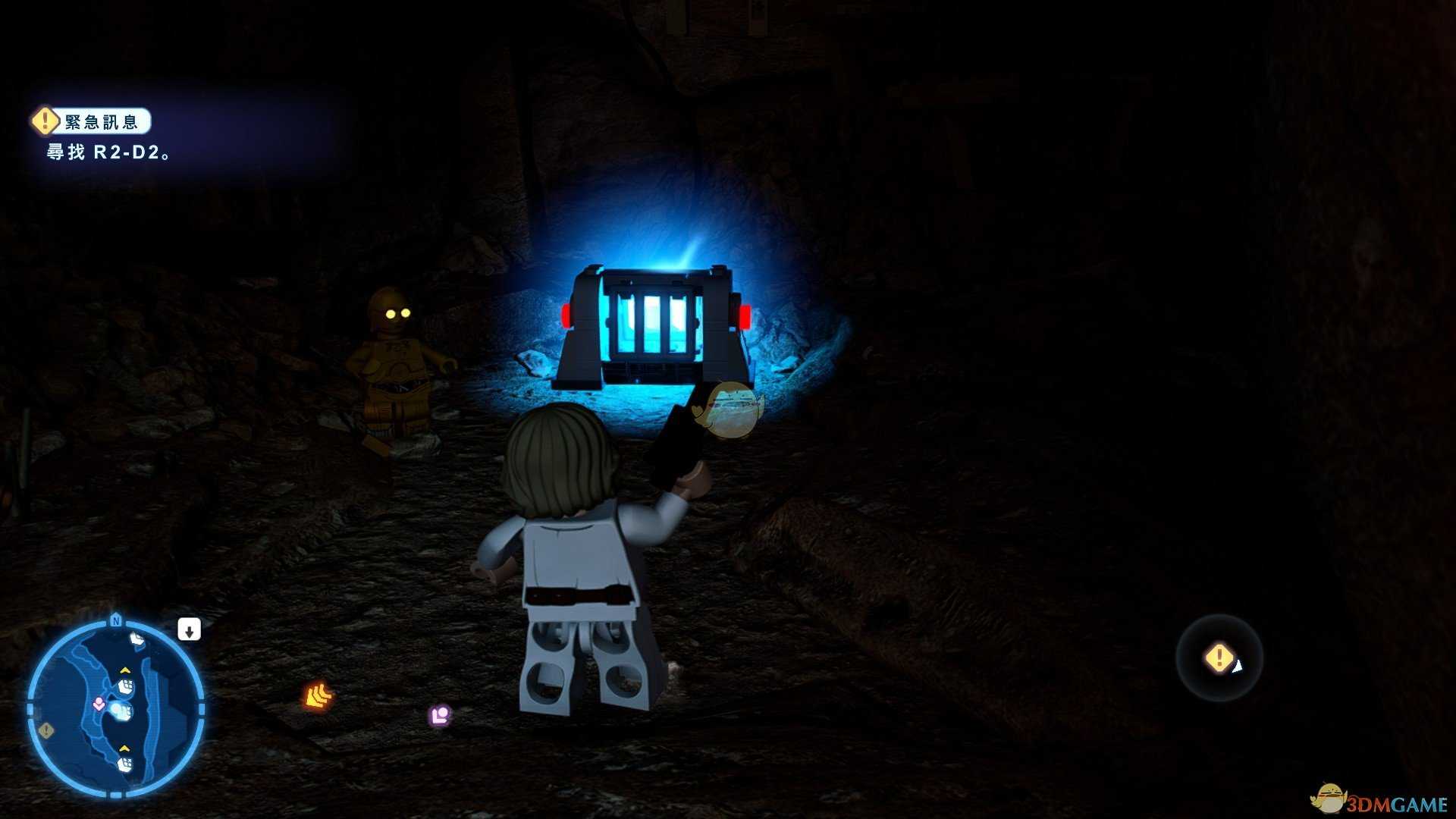Select the yellow diamond marker on the minimap edge
This screenshot has height=819, width=1456.
pyautogui.click(x=46, y=730)
